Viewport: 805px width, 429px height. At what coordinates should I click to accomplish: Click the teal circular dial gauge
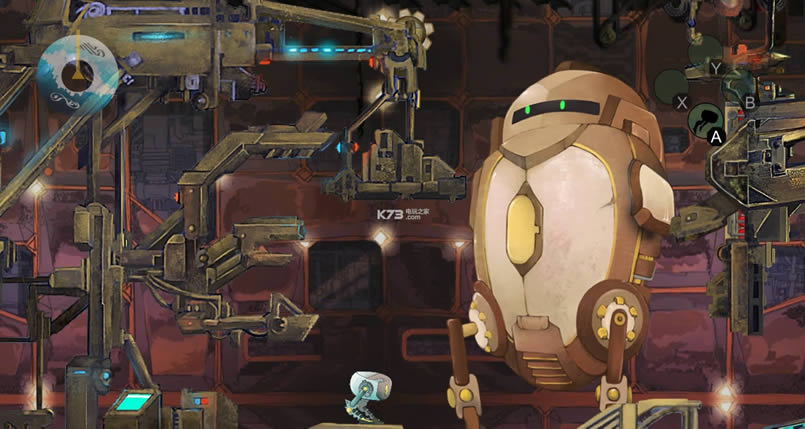(78, 69)
